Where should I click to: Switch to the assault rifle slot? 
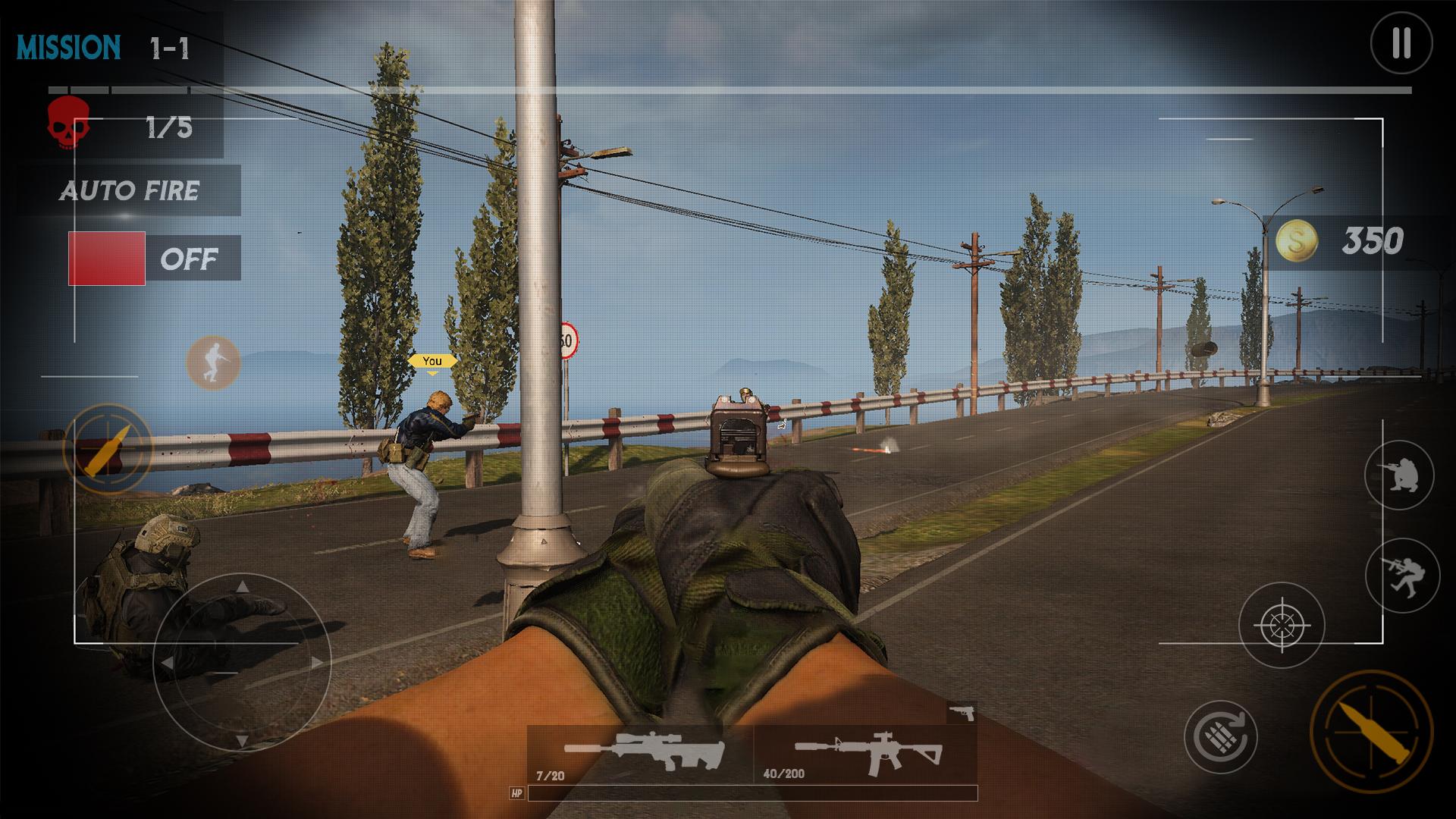coord(866,753)
